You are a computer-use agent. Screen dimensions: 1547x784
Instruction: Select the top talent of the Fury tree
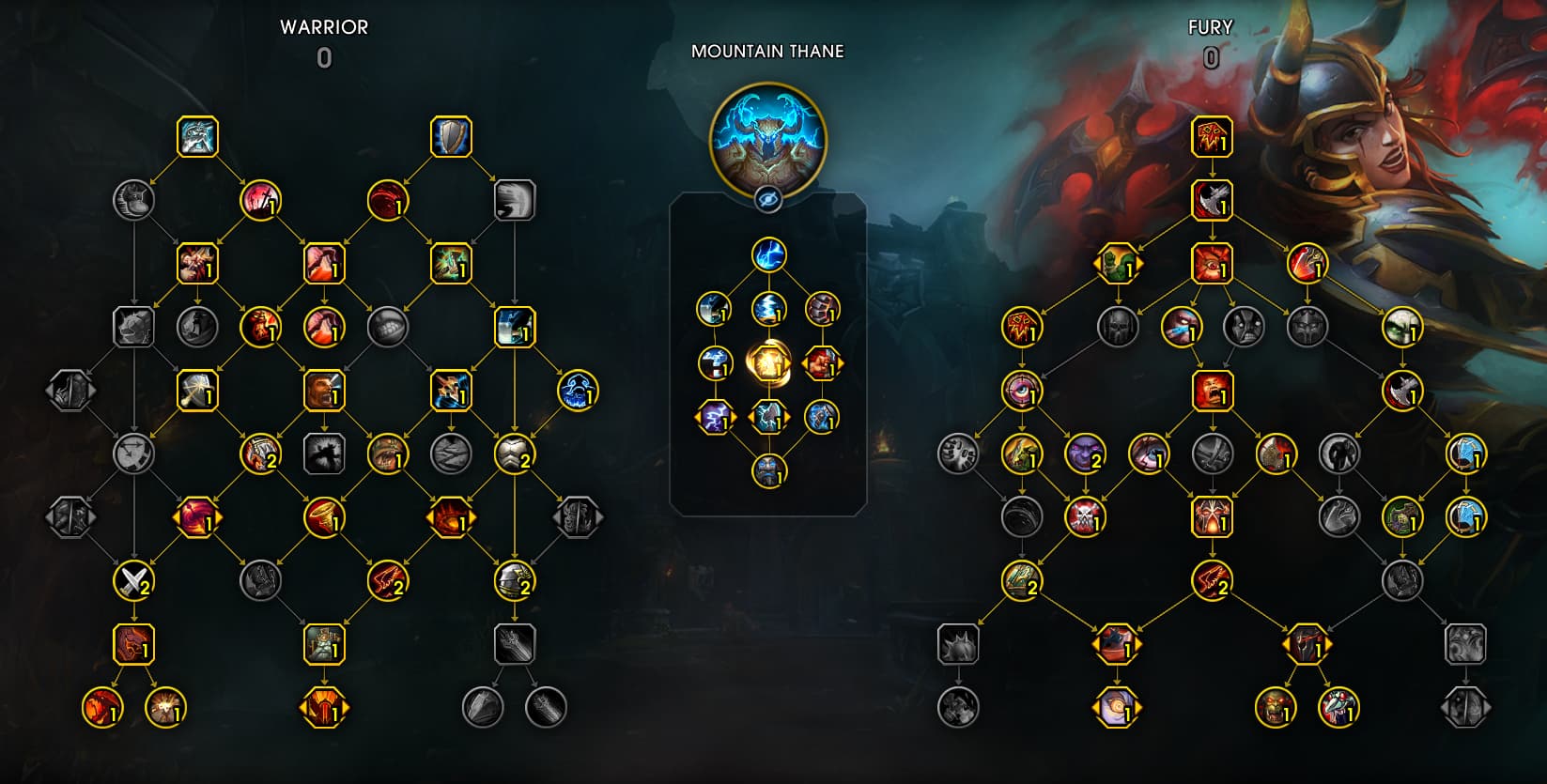pyautogui.click(x=1212, y=137)
